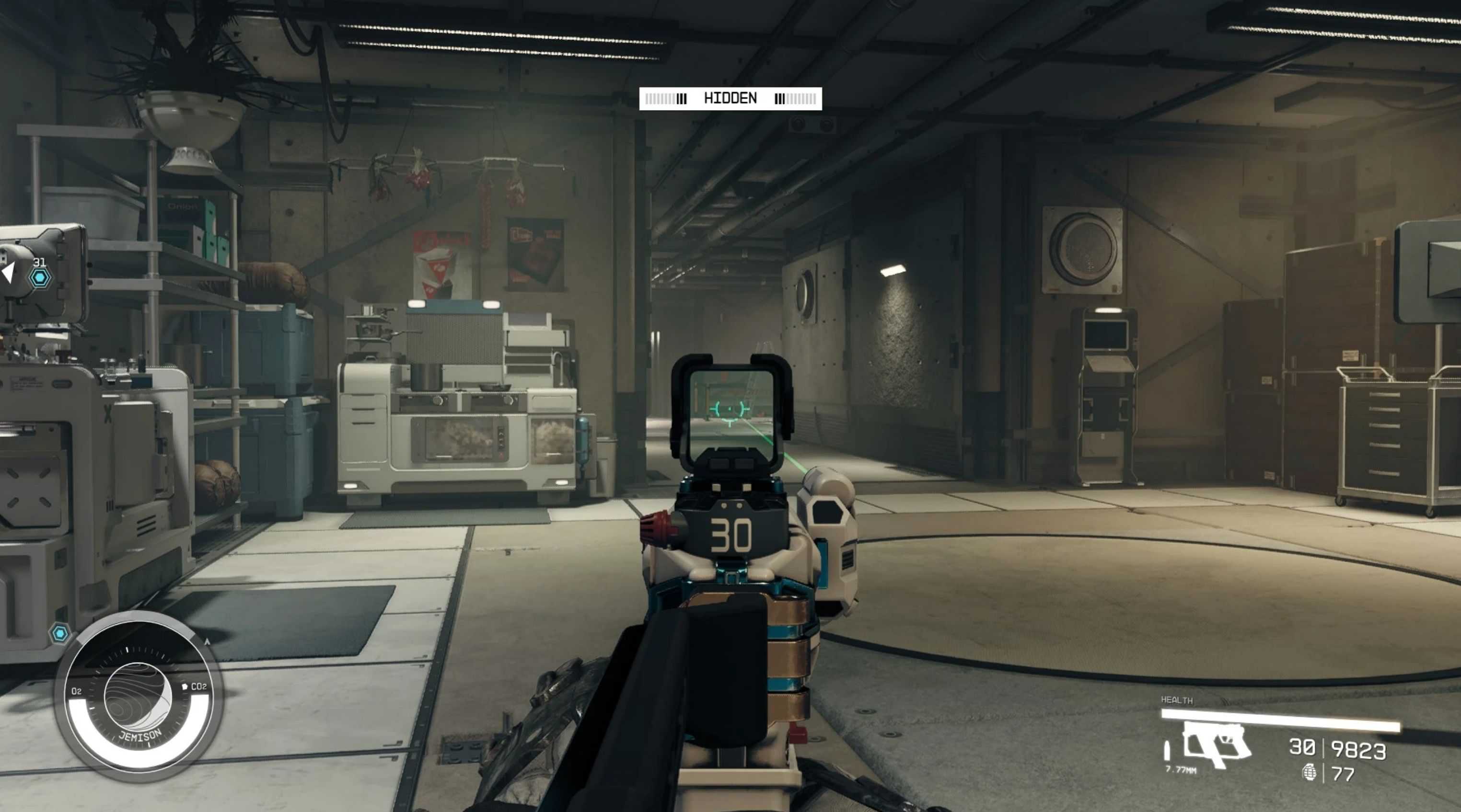This screenshot has width=1461, height=812.
Task: Select the blue hexagon marker beside the watch
Action: (x=59, y=633)
